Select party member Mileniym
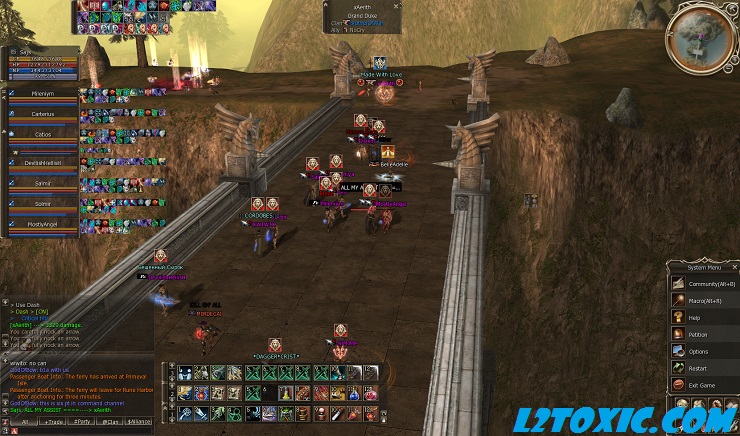Image resolution: width=740 pixels, height=436 pixels. [x=42, y=93]
